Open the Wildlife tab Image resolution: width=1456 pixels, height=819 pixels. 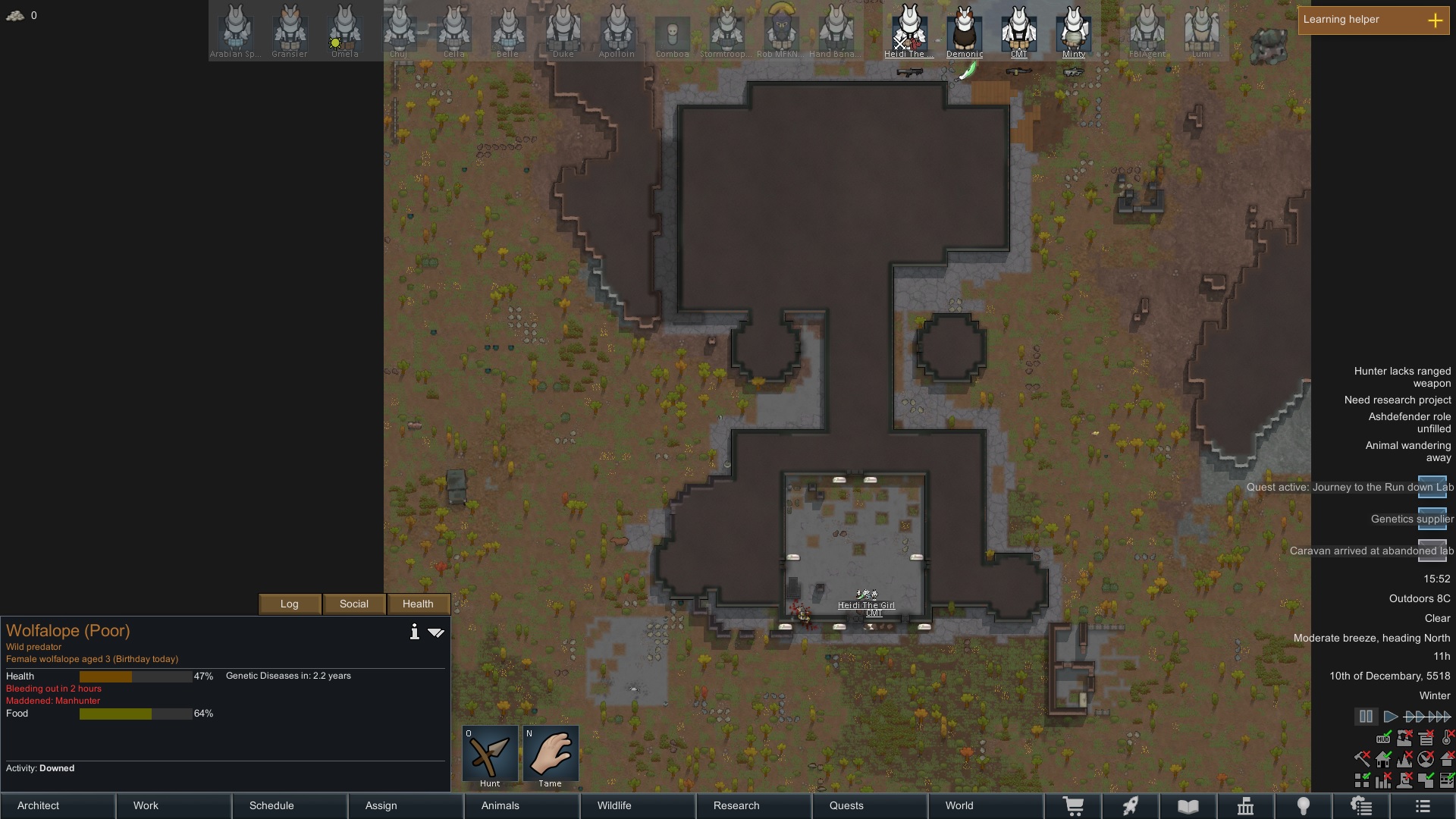(x=614, y=805)
